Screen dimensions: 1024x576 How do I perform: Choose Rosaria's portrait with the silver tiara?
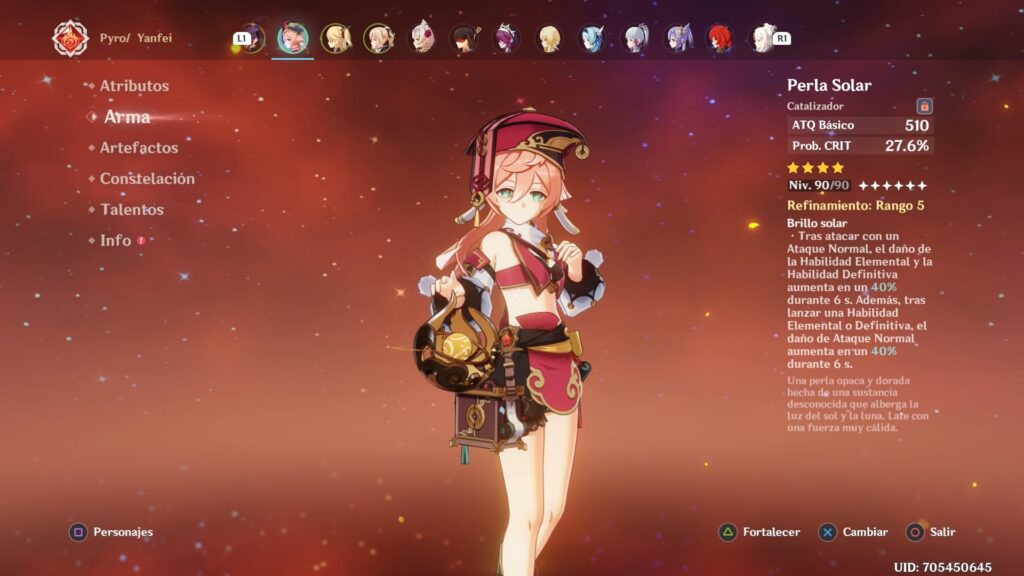pos(507,38)
